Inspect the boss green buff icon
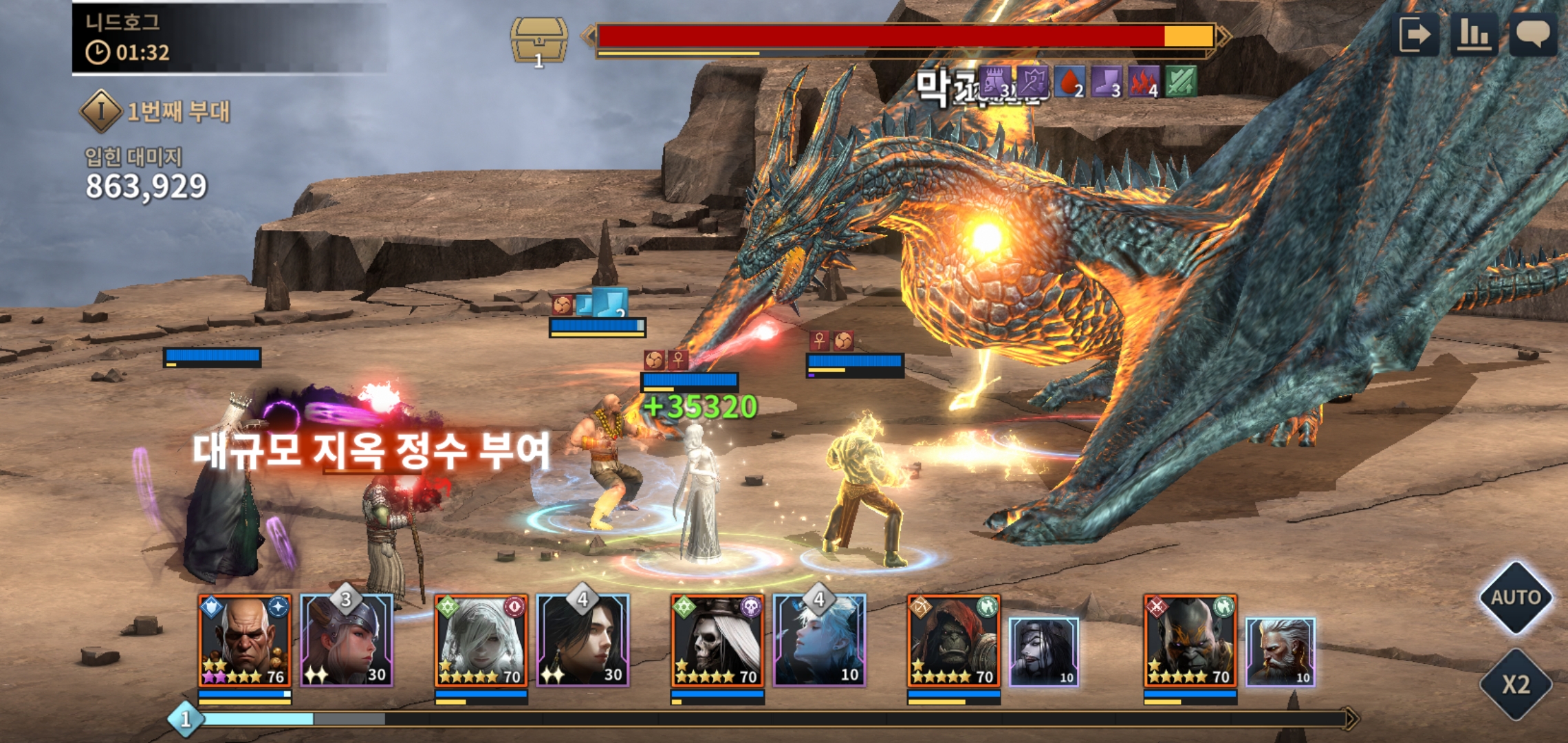The image size is (1568, 743). (x=1181, y=82)
